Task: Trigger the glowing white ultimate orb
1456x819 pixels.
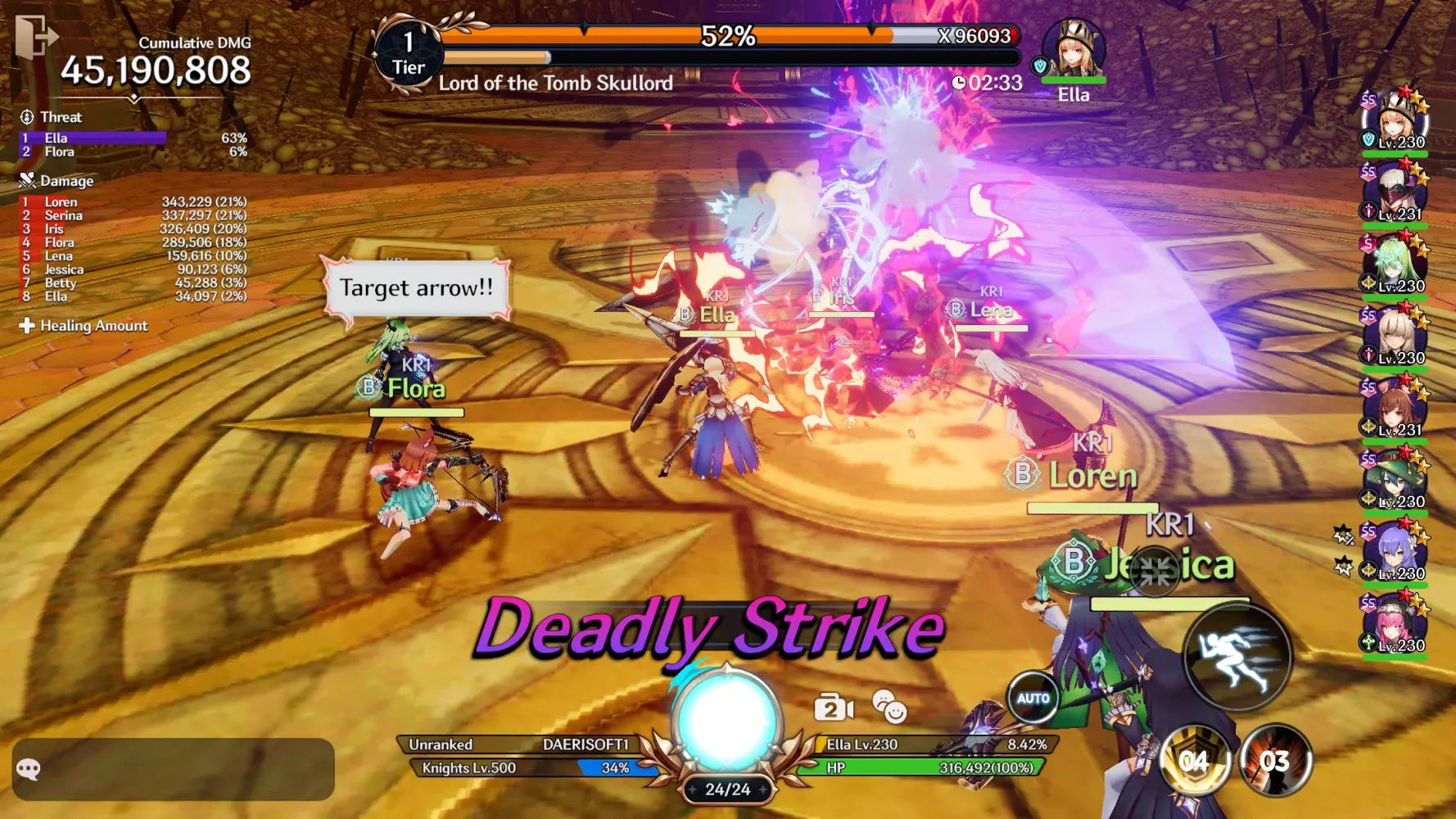Action: (726, 721)
